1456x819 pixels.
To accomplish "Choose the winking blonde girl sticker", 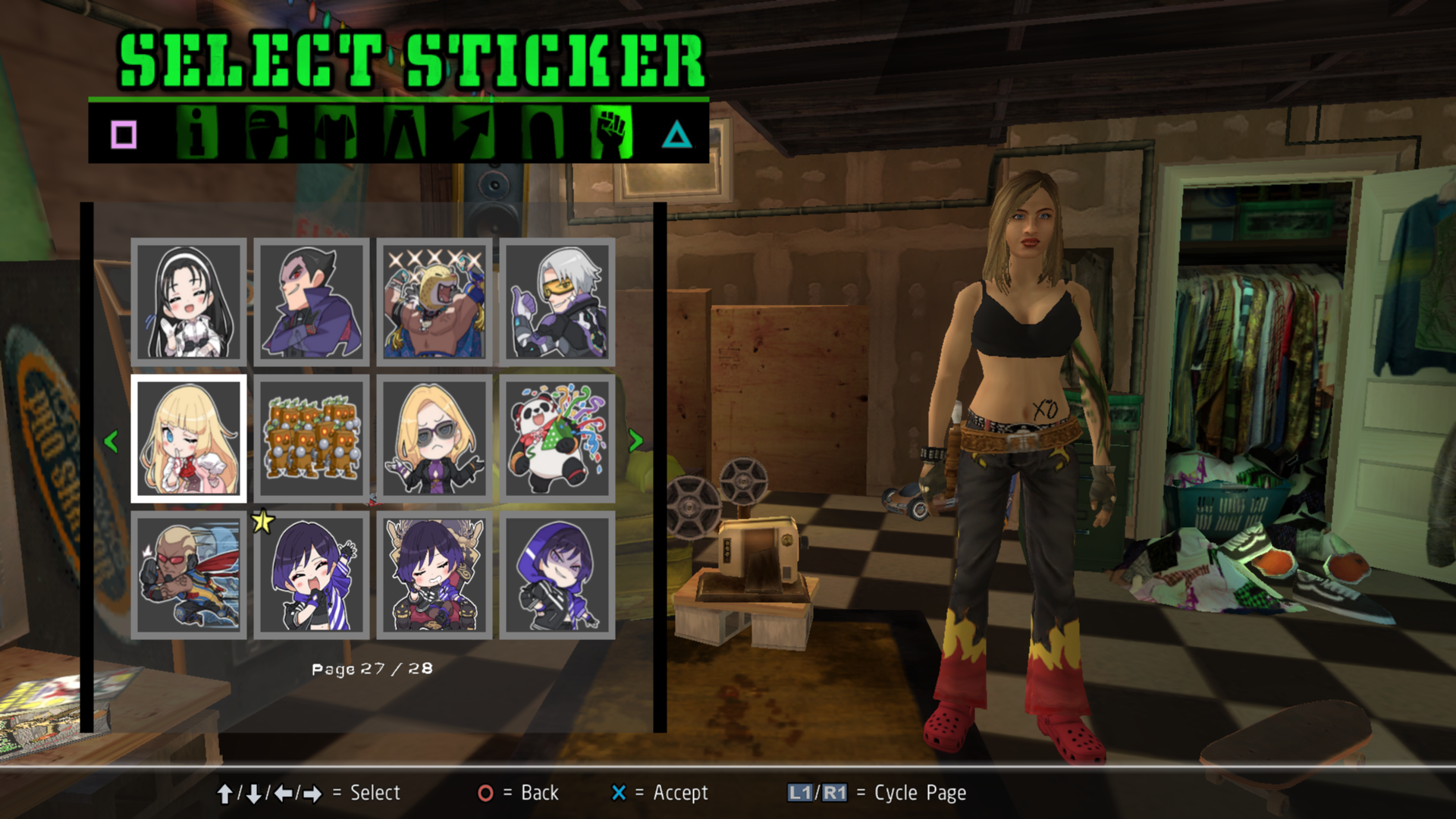I will pos(189,438).
